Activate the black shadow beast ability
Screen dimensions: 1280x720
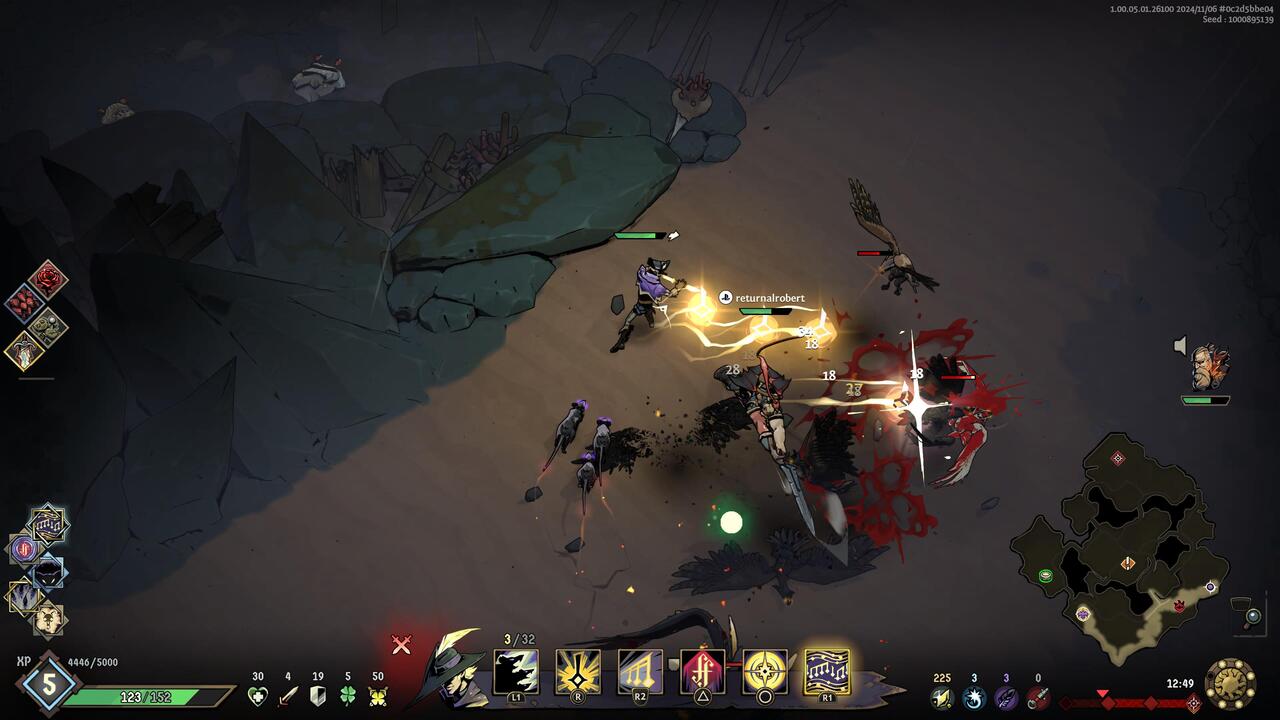click(x=516, y=671)
